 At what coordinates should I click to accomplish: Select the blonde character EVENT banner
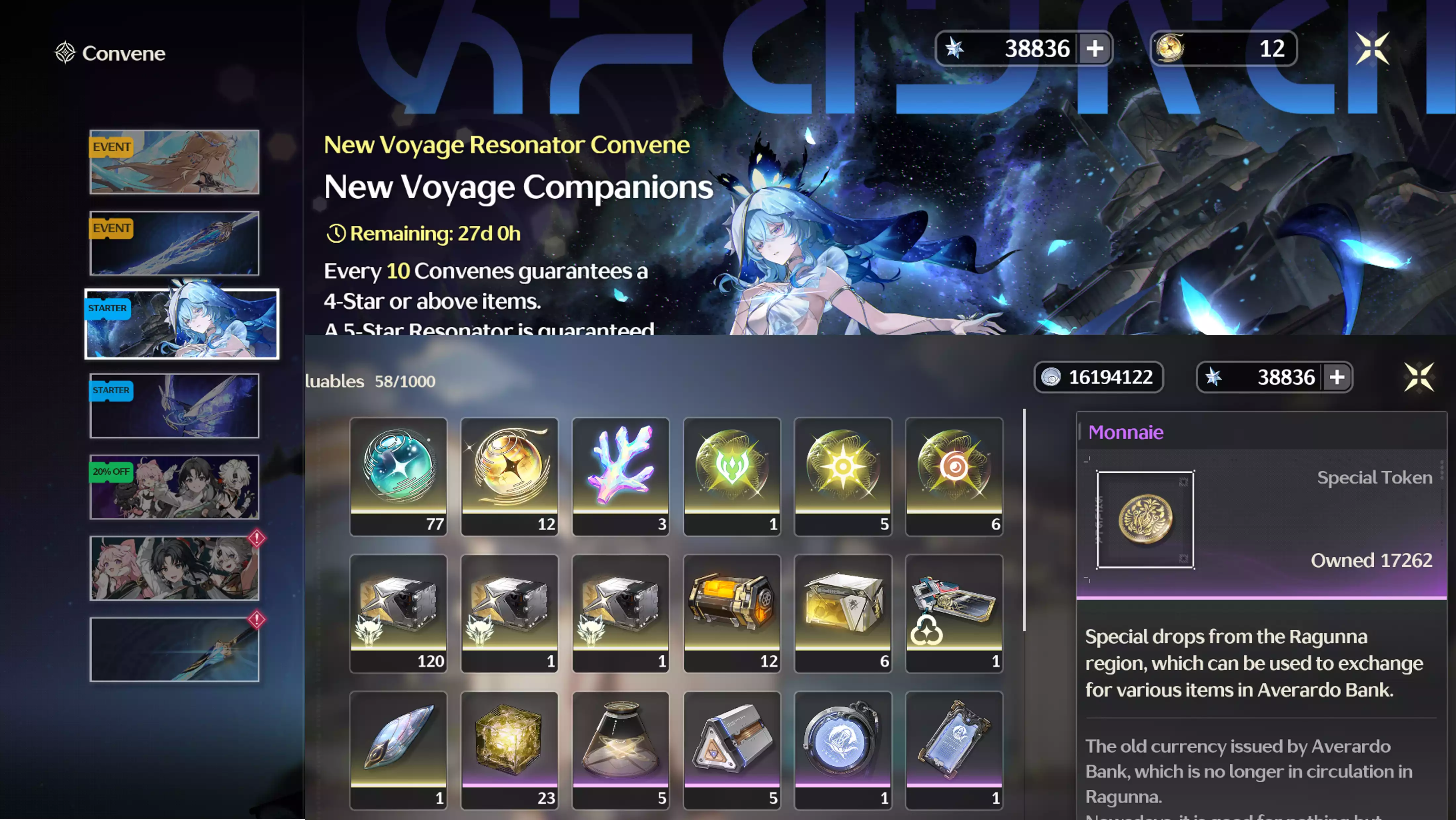(174, 162)
